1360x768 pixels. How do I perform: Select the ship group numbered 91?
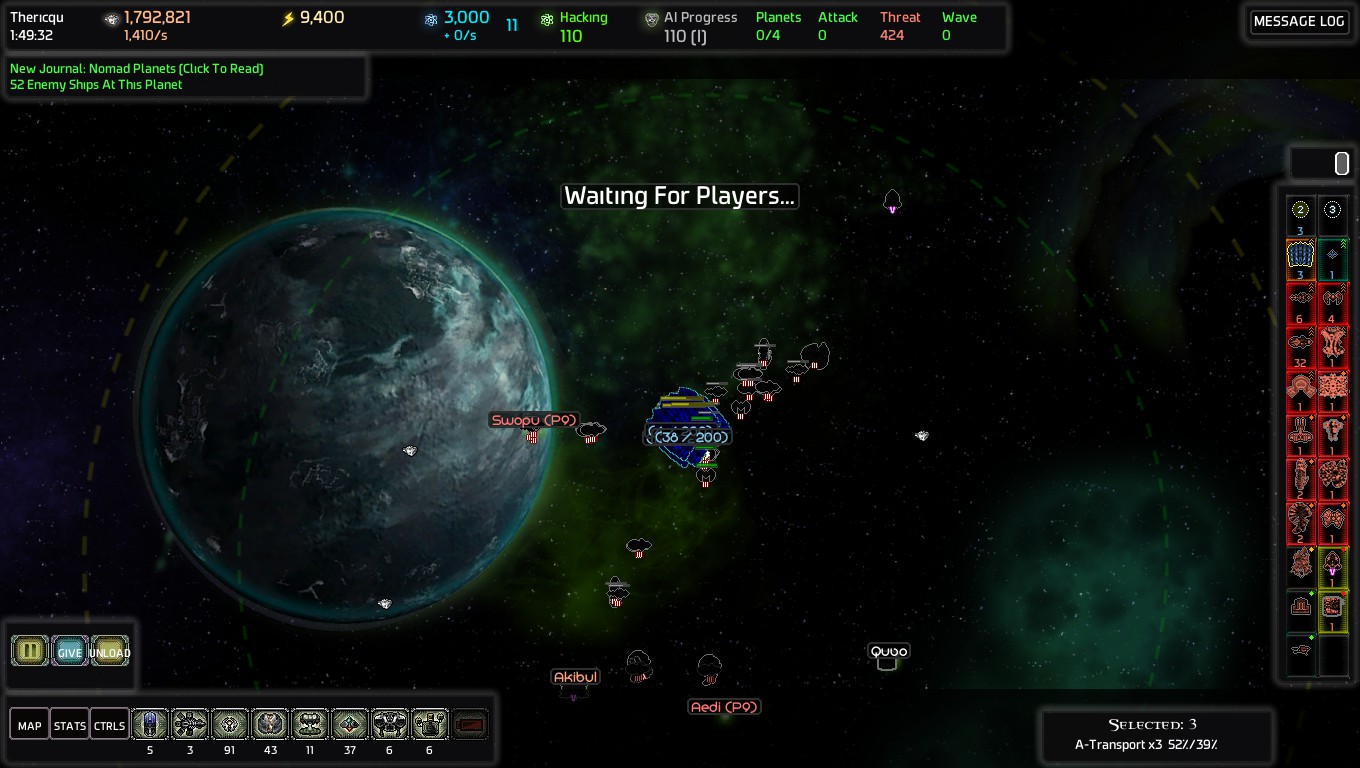point(230,724)
